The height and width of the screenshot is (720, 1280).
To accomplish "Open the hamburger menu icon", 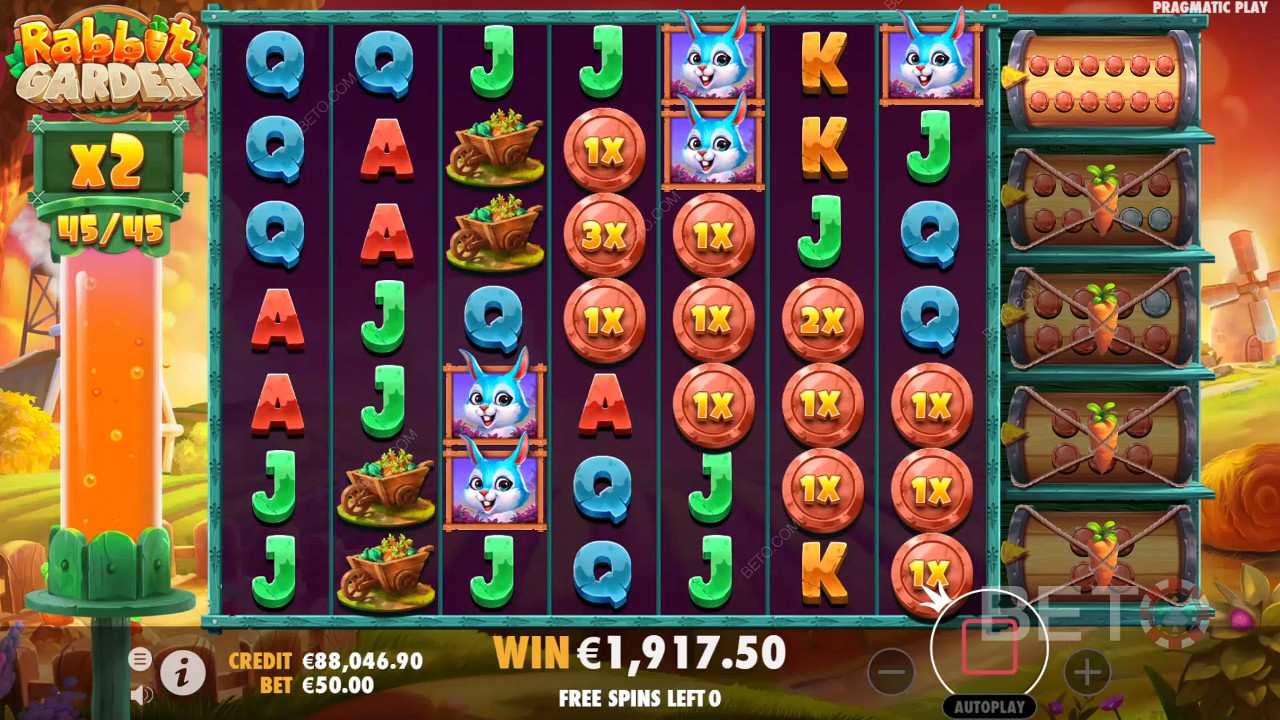I will [x=140, y=658].
